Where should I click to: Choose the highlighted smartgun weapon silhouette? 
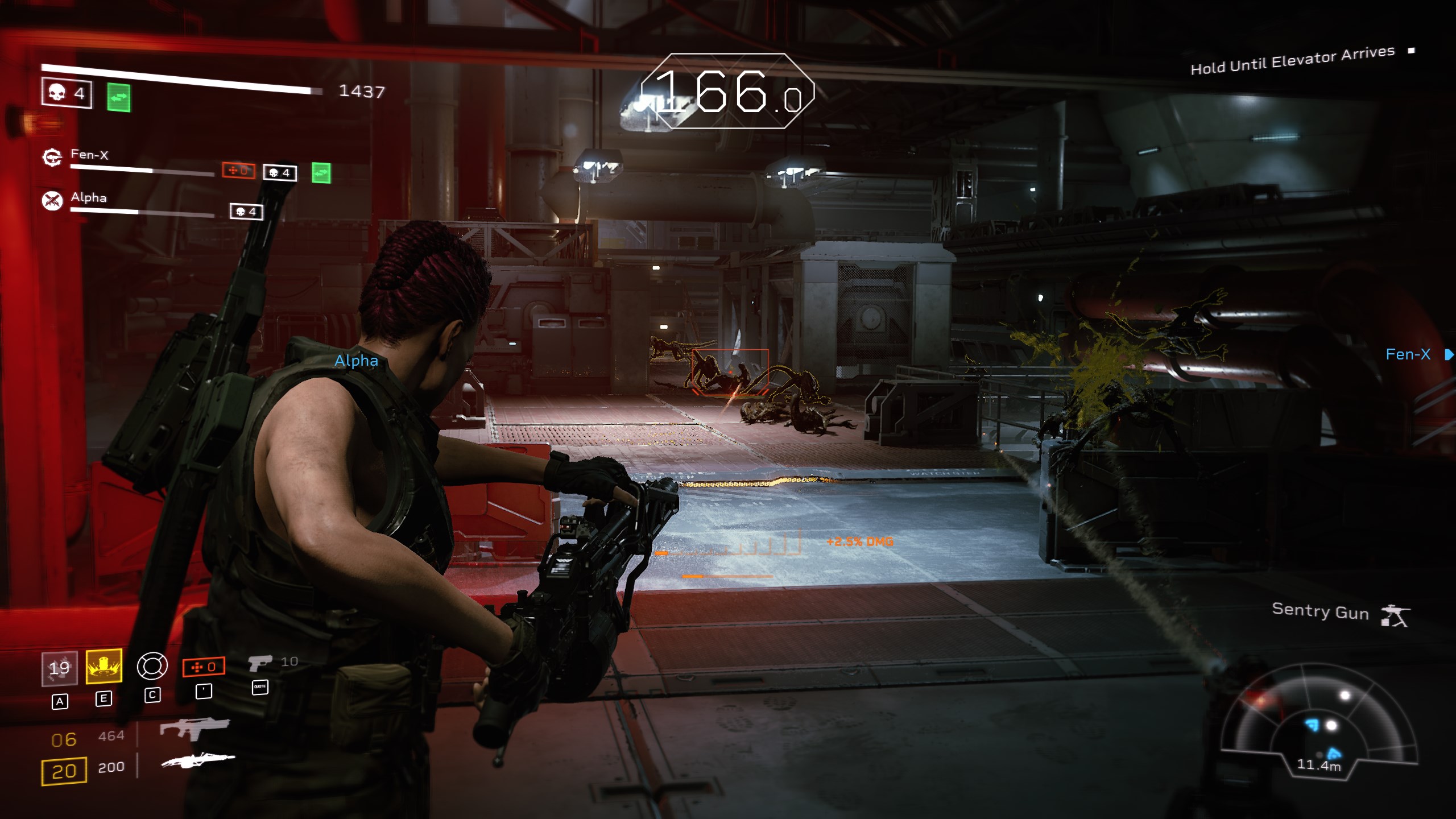click(x=198, y=760)
